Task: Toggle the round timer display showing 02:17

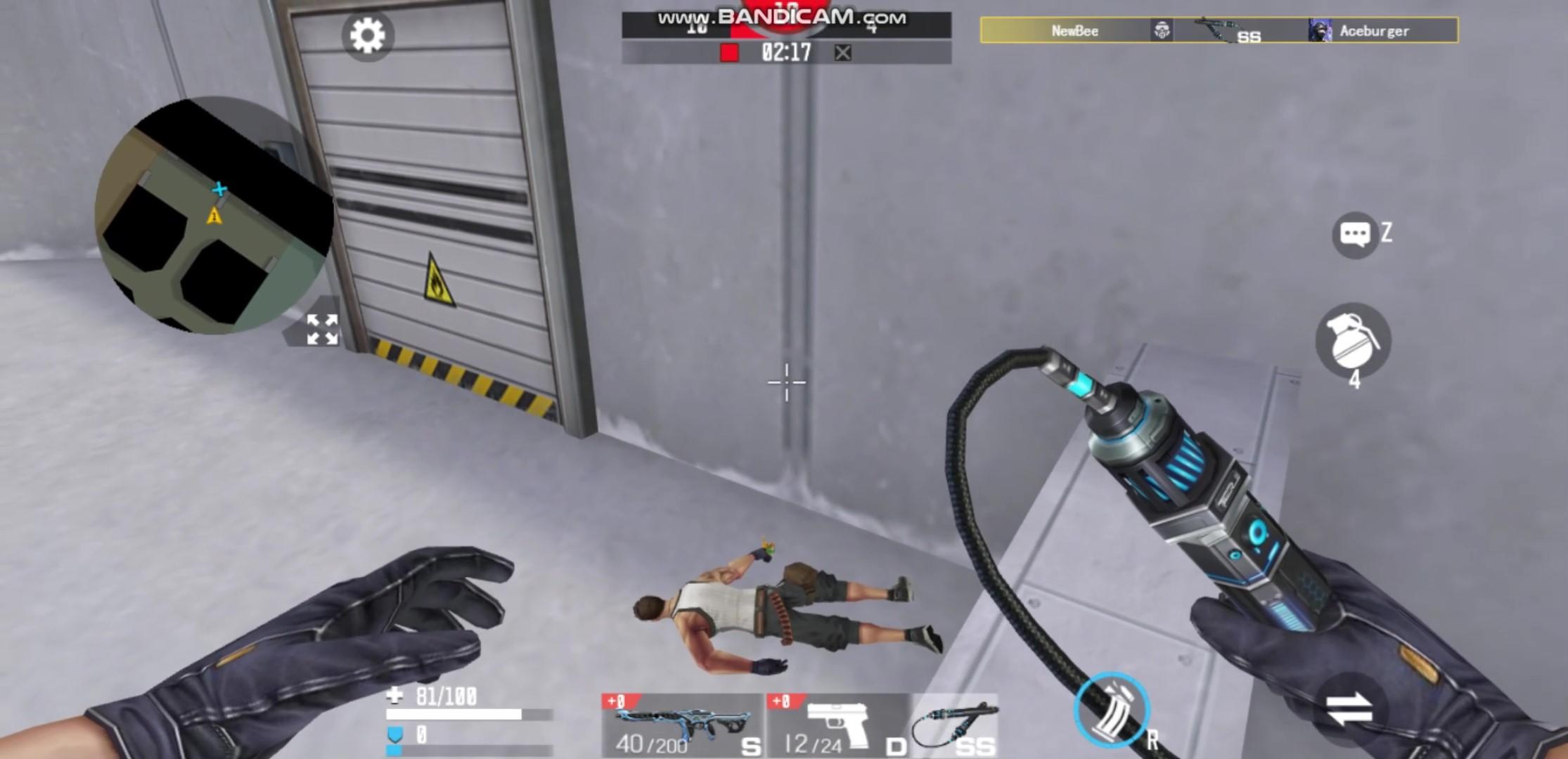Action: coord(785,51)
